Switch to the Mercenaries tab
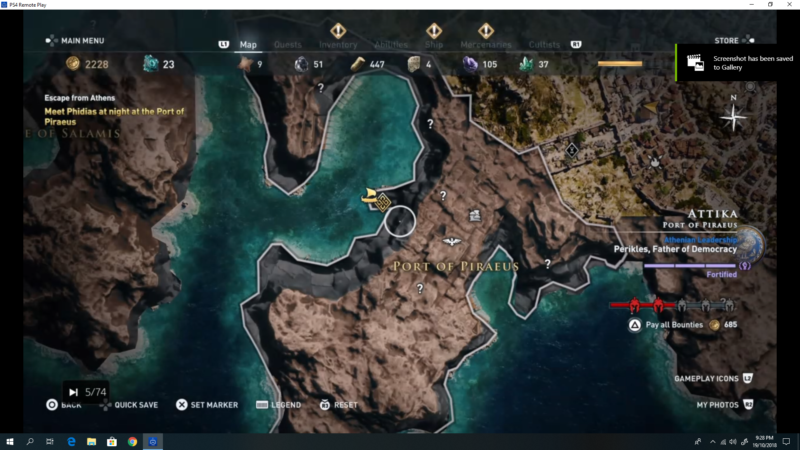 [x=486, y=45]
